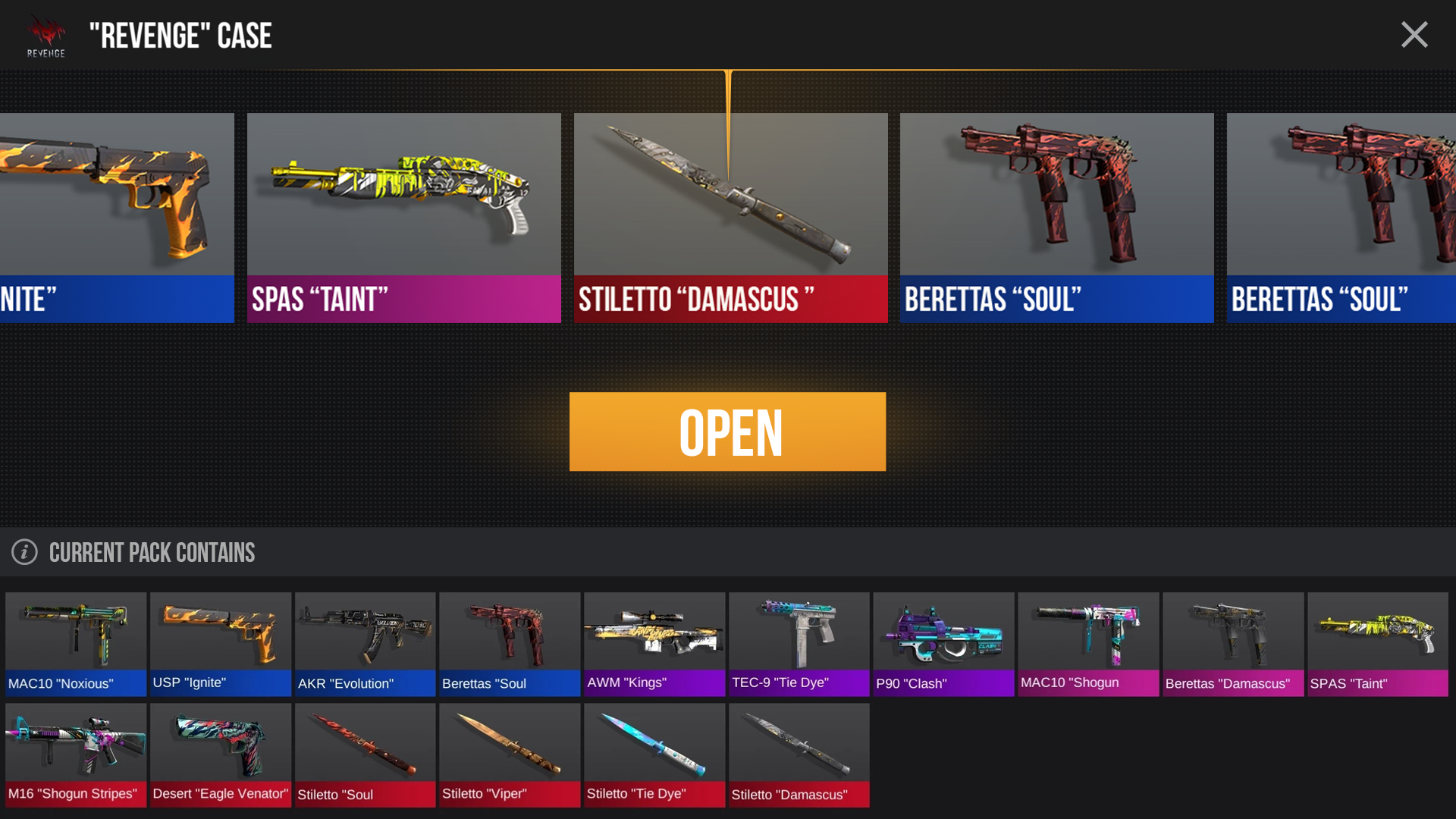
Task: Close the Revenge Case screen
Action: pos(1414,34)
